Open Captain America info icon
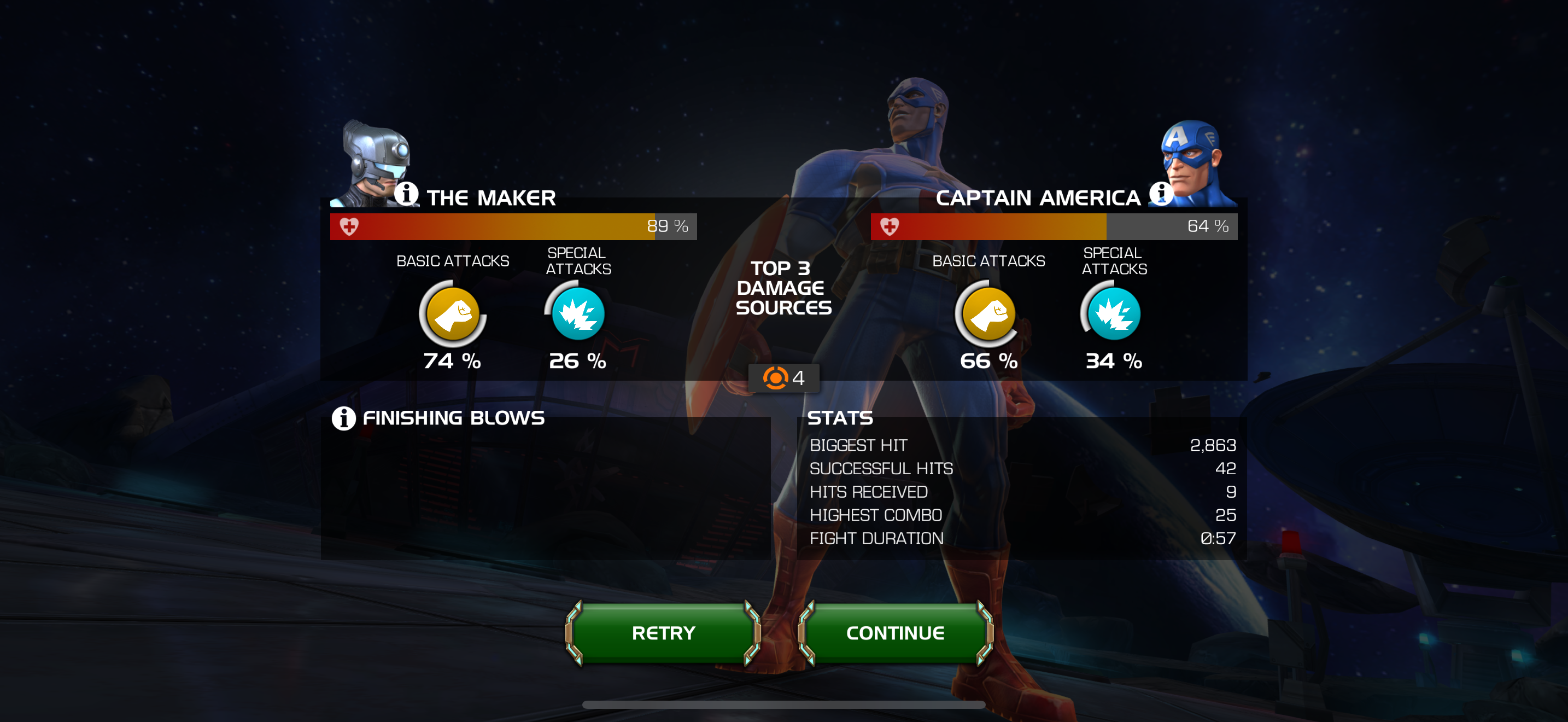Viewport: 1568px width, 722px height. [x=1160, y=194]
